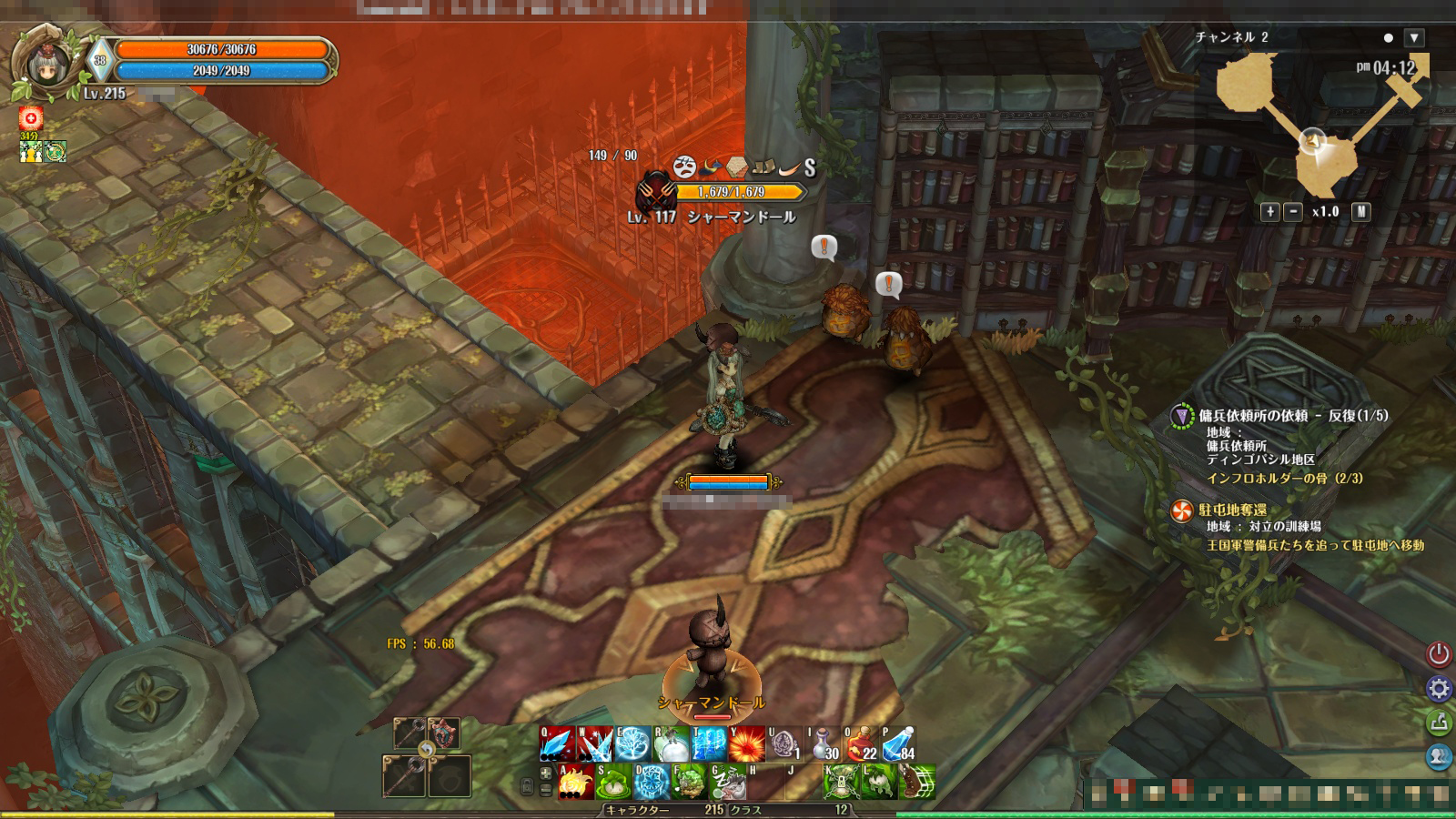The height and width of the screenshot is (819, 1456).
Task: Open the full map with the M button
Action: (x=1360, y=211)
